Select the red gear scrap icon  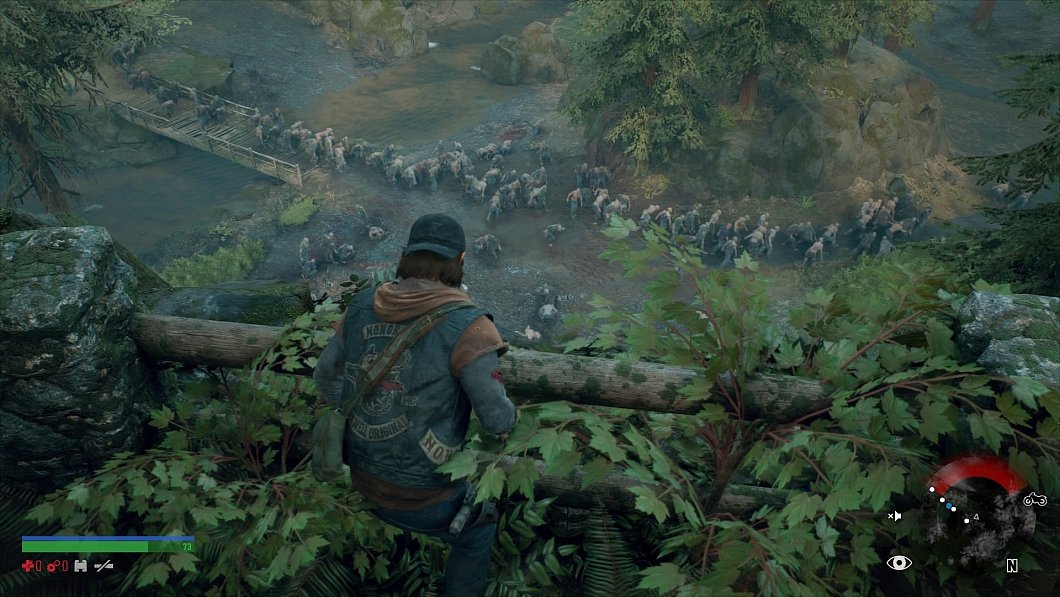54,566
